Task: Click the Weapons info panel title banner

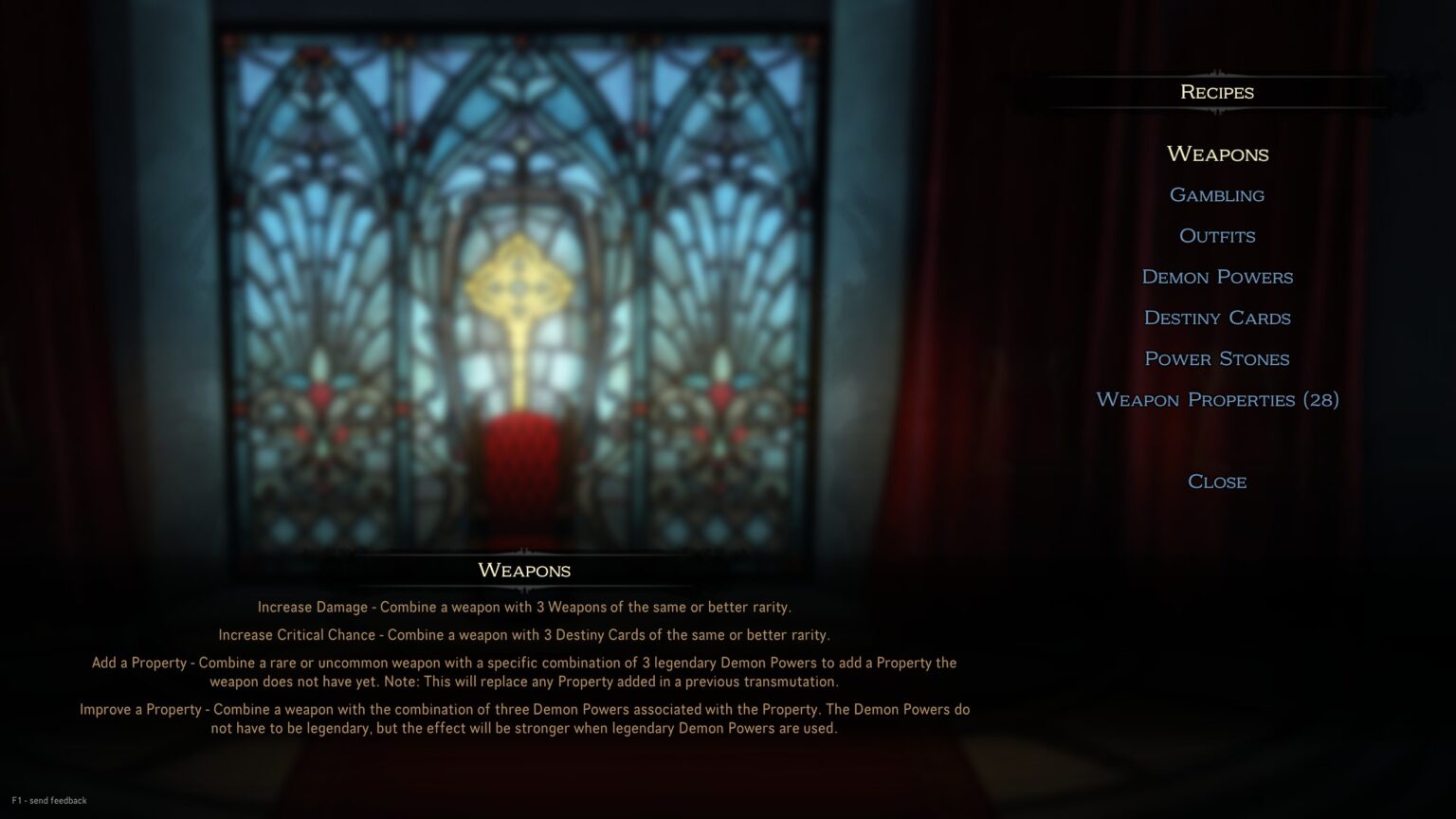Action: click(x=523, y=570)
